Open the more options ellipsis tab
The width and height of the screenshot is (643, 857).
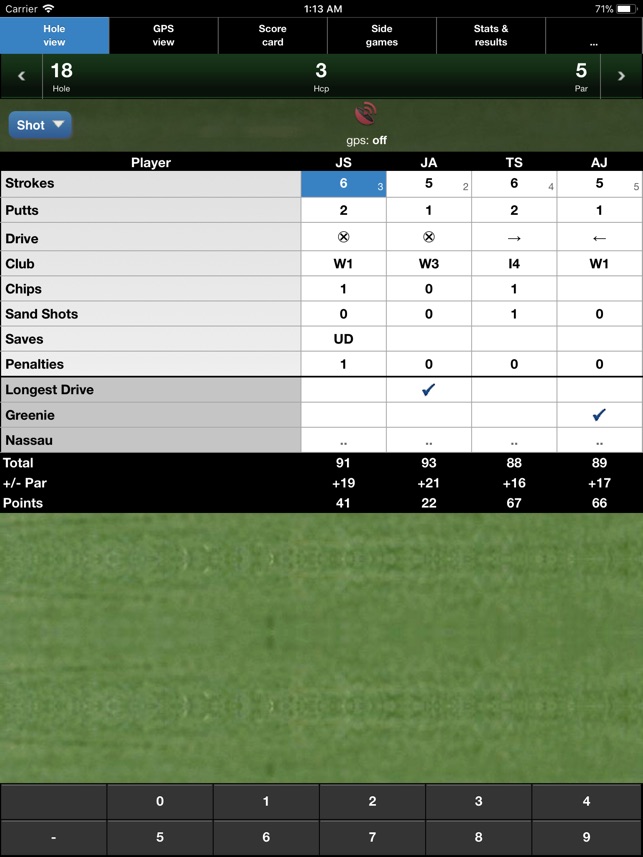pos(593,36)
